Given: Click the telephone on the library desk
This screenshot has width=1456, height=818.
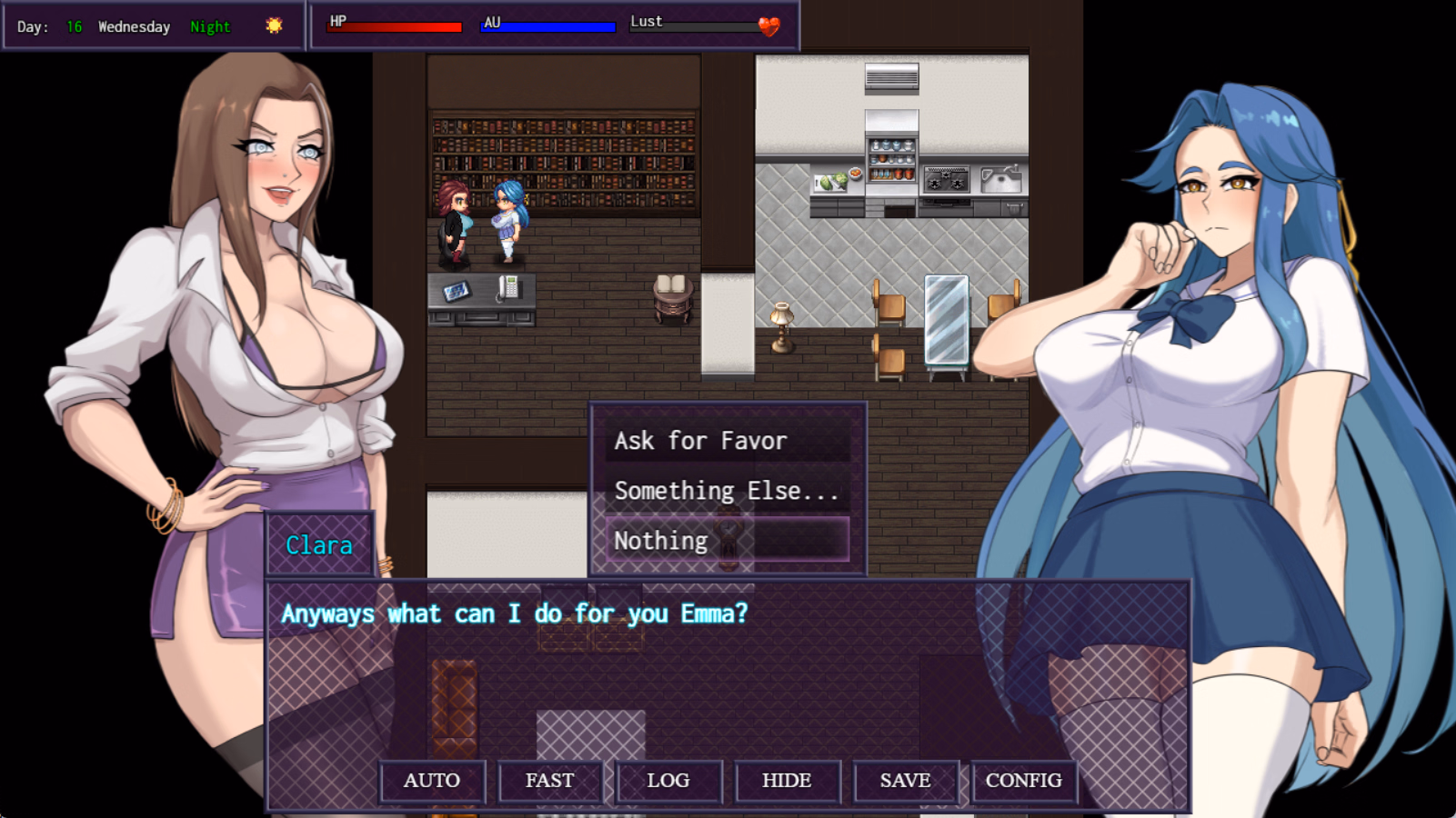Looking at the screenshot, I should [509, 286].
